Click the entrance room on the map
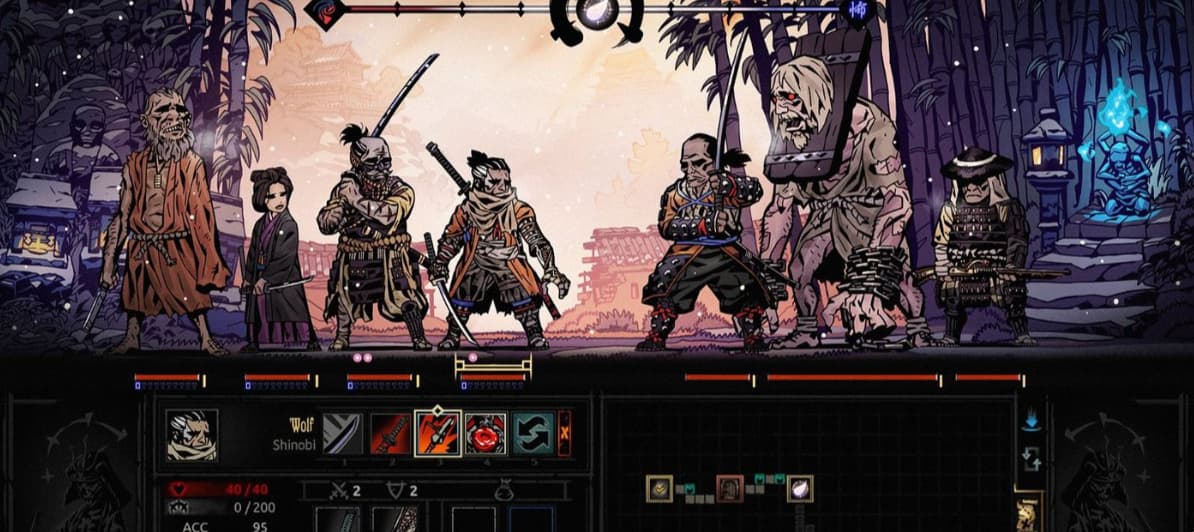This screenshot has width=1194, height=532. pos(659,488)
